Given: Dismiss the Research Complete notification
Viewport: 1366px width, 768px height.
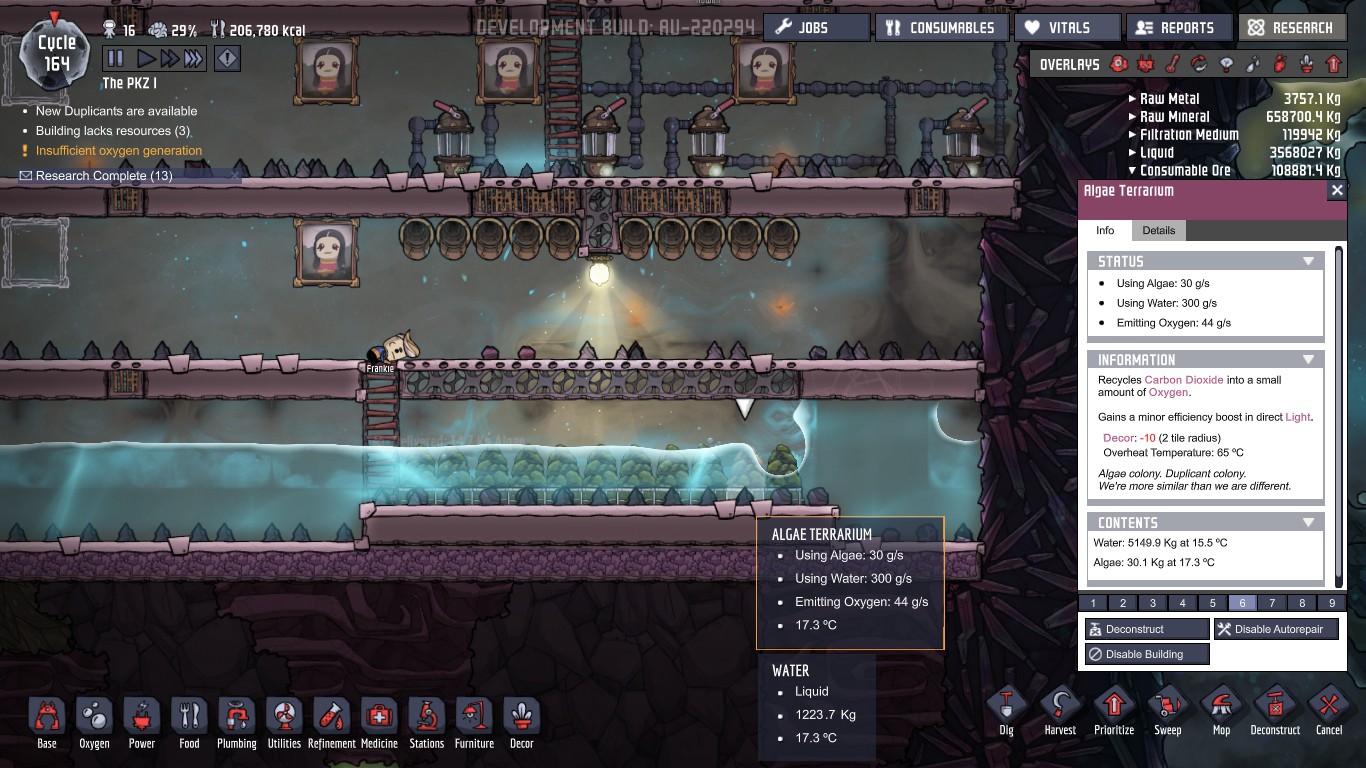Looking at the screenshot, I should click(234, 174).
